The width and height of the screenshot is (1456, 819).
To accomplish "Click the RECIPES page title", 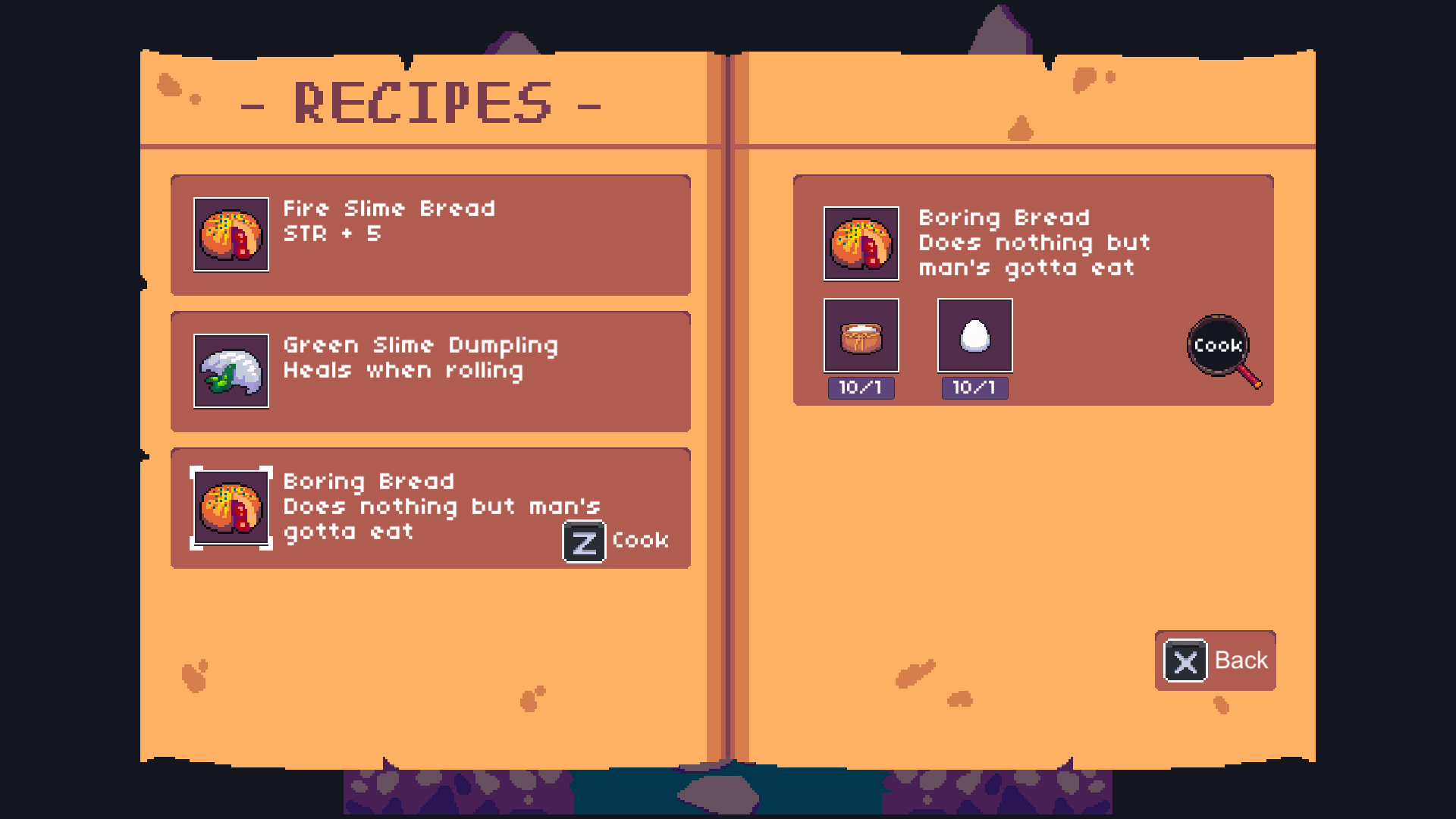I will (x=422, y=101).
